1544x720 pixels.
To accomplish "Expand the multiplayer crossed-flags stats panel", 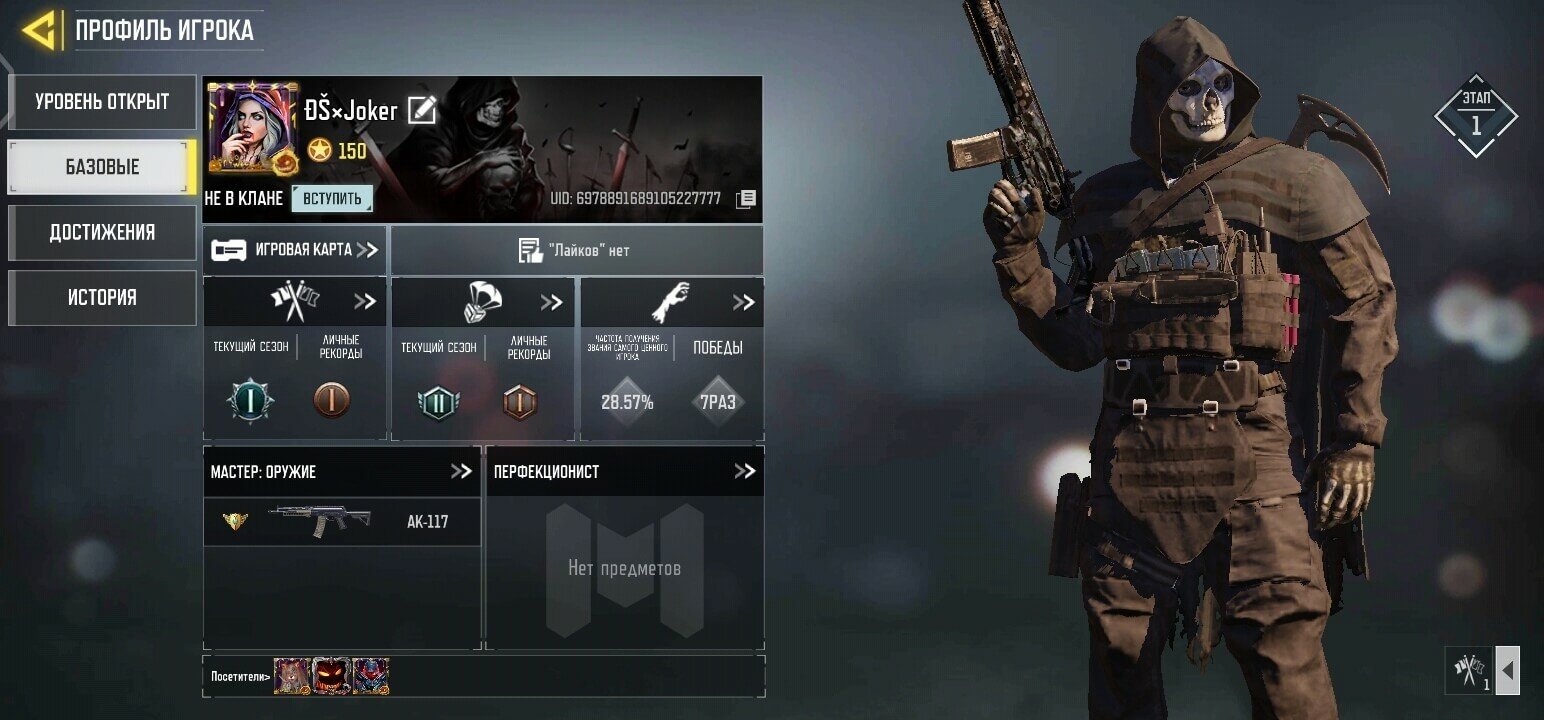I will 364,302.
